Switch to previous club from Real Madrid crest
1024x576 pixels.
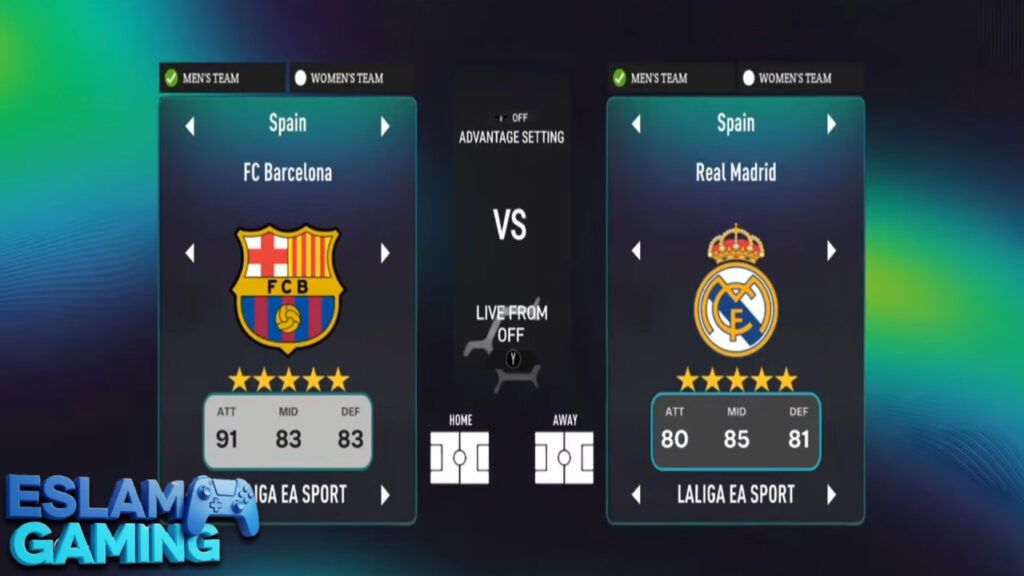coord(635,250)
